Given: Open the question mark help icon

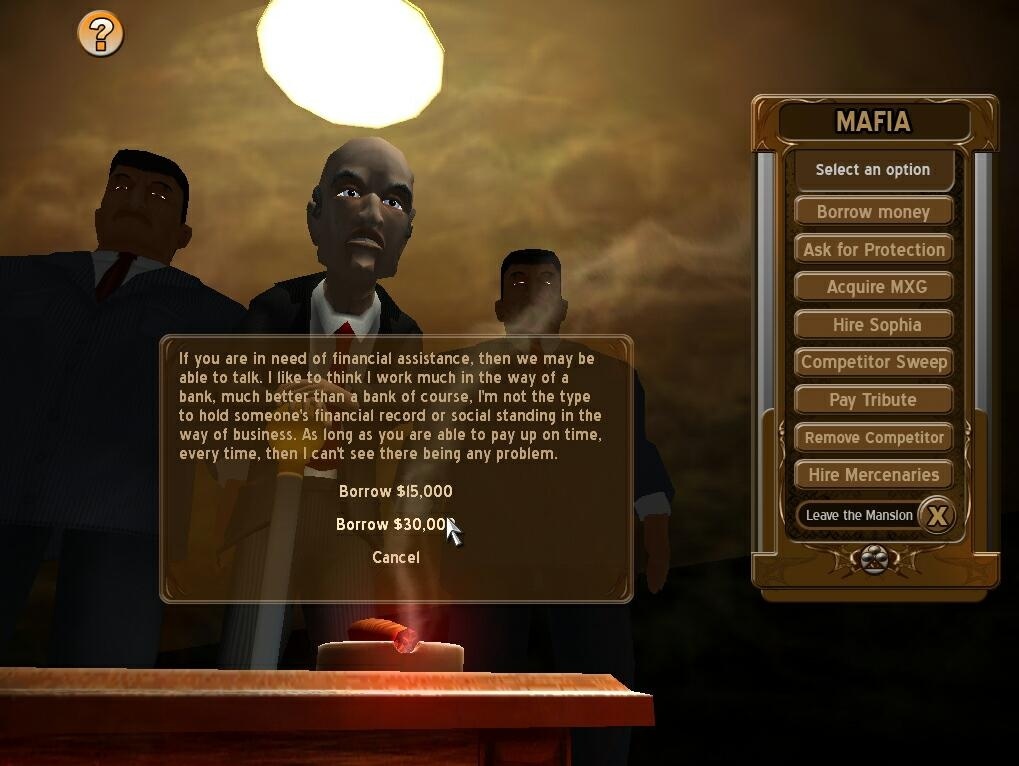Looking at the screenshot, I should click(101, 34).
